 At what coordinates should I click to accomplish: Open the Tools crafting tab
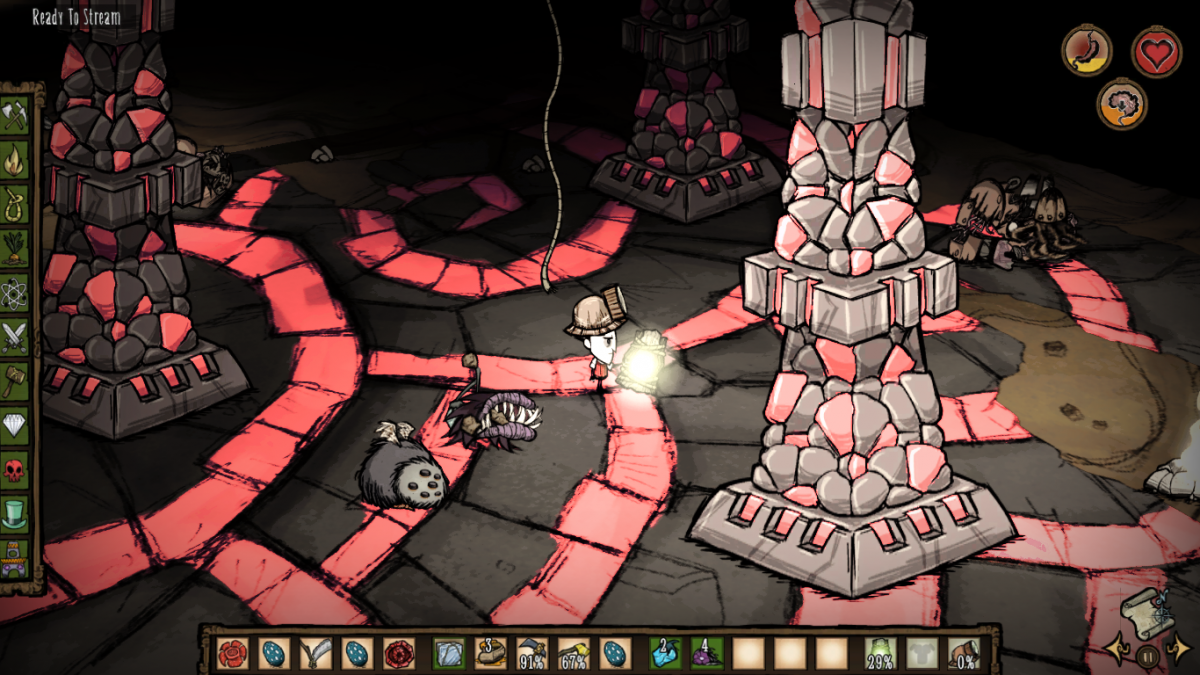[15, 113]
